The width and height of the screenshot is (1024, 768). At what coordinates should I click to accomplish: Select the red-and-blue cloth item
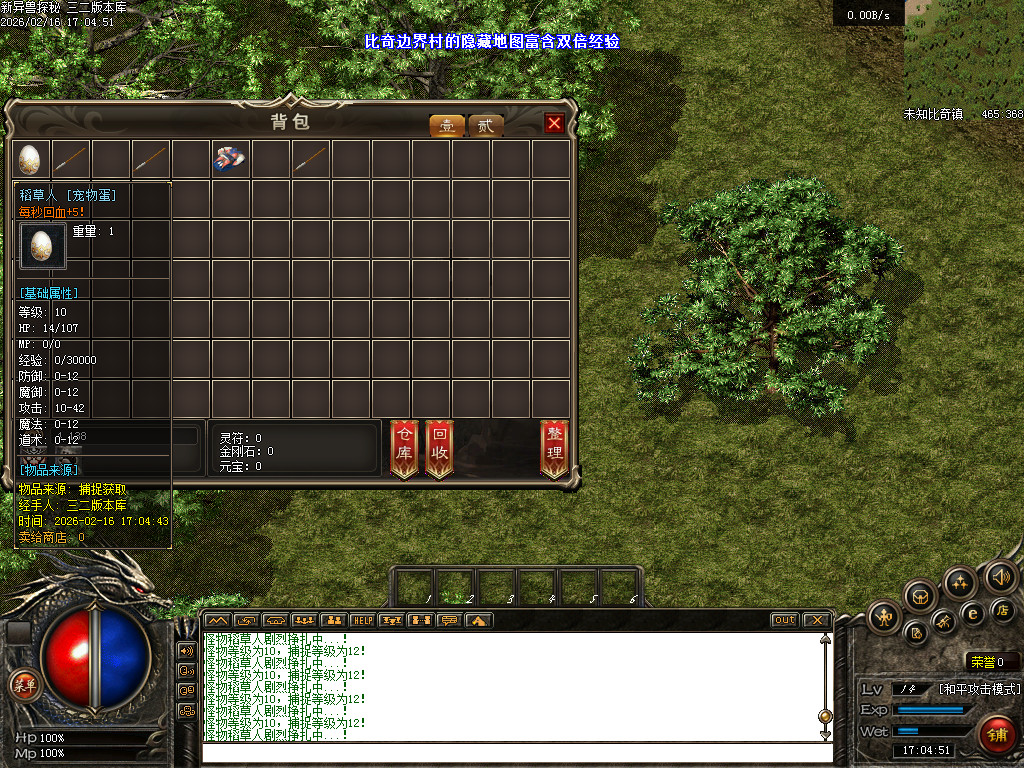[230, 159]
